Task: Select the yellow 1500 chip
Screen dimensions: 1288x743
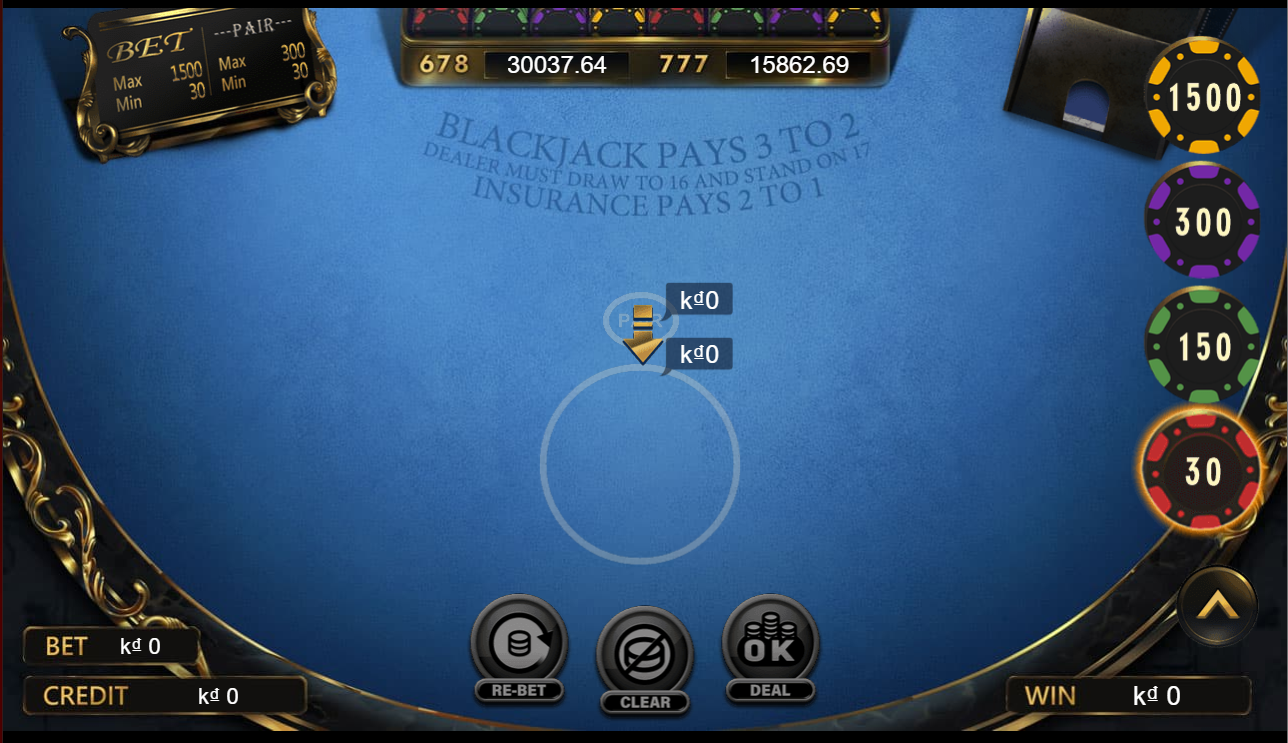Action: (1202, 97)
